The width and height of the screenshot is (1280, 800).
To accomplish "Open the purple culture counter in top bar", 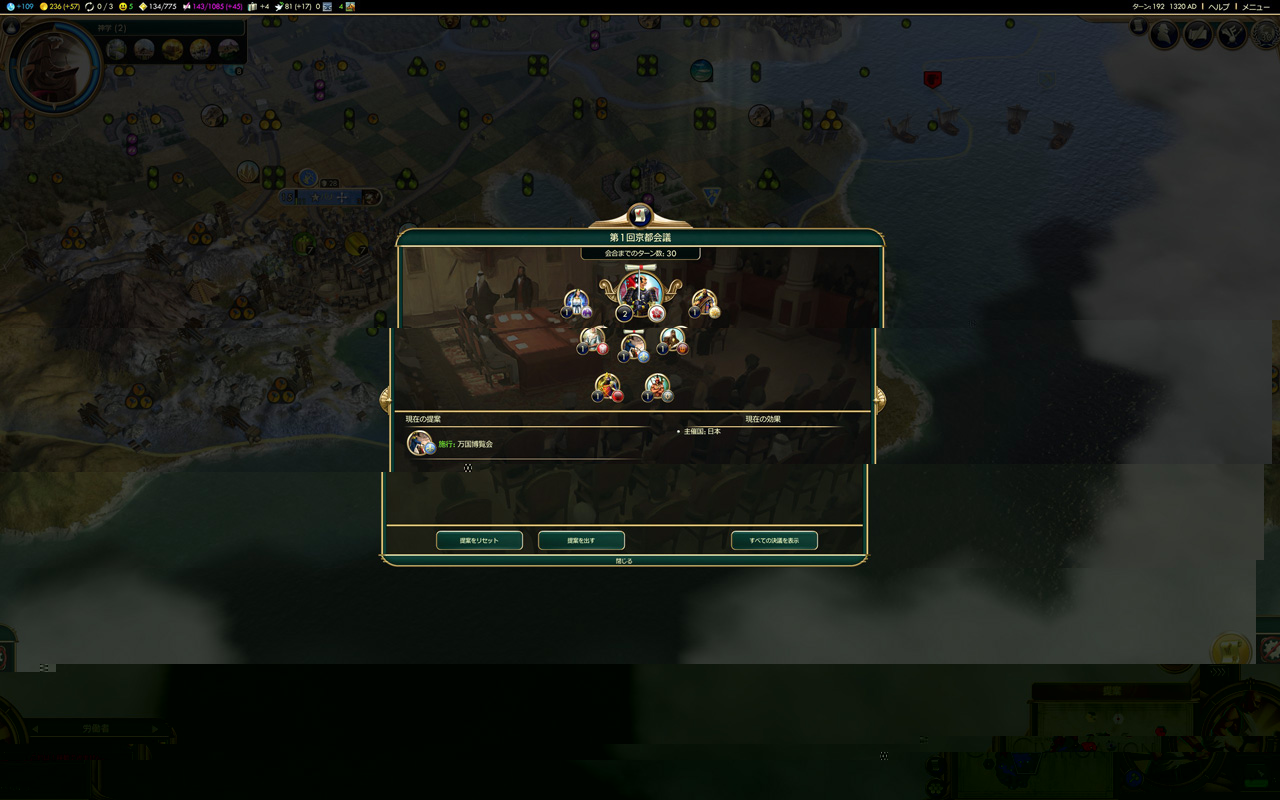I will [x=212, y=7].
